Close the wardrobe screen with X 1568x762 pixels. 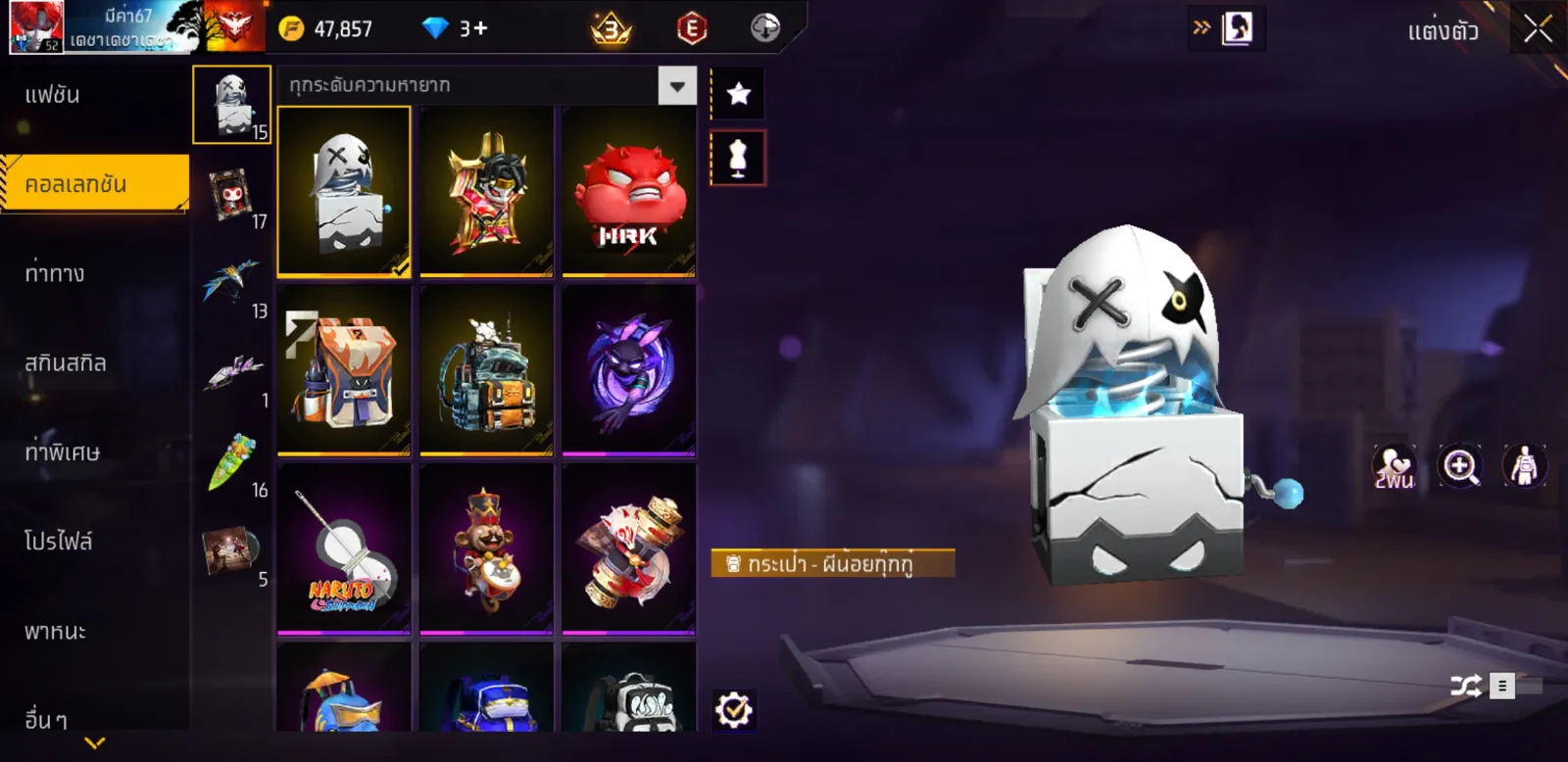pos(1538,29)
